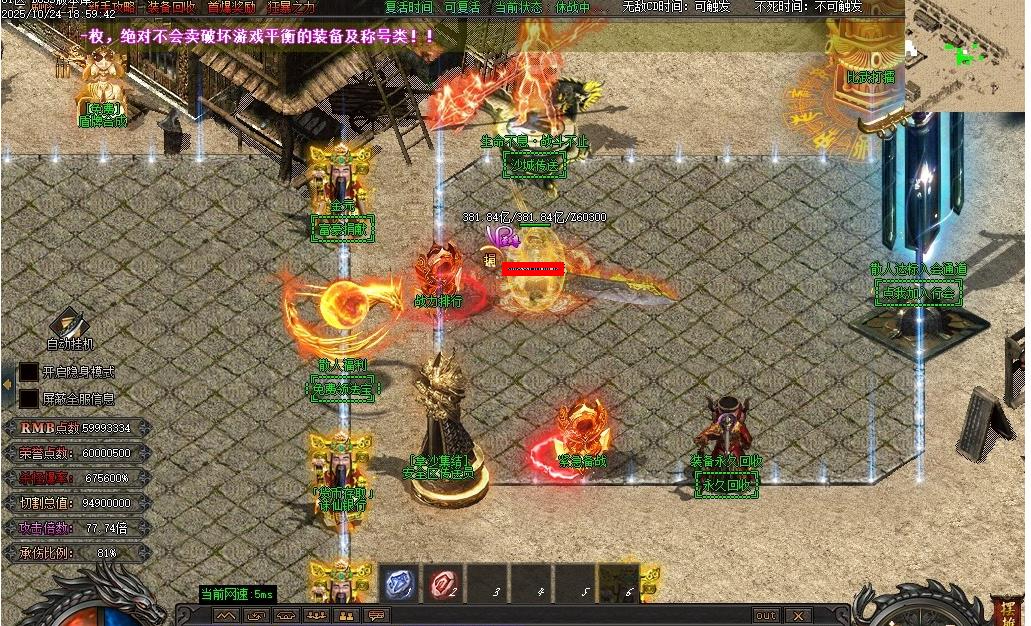1031x626 pixels.
Task: Open the chat speech-bubble button
Action: (x=377, y=615)
